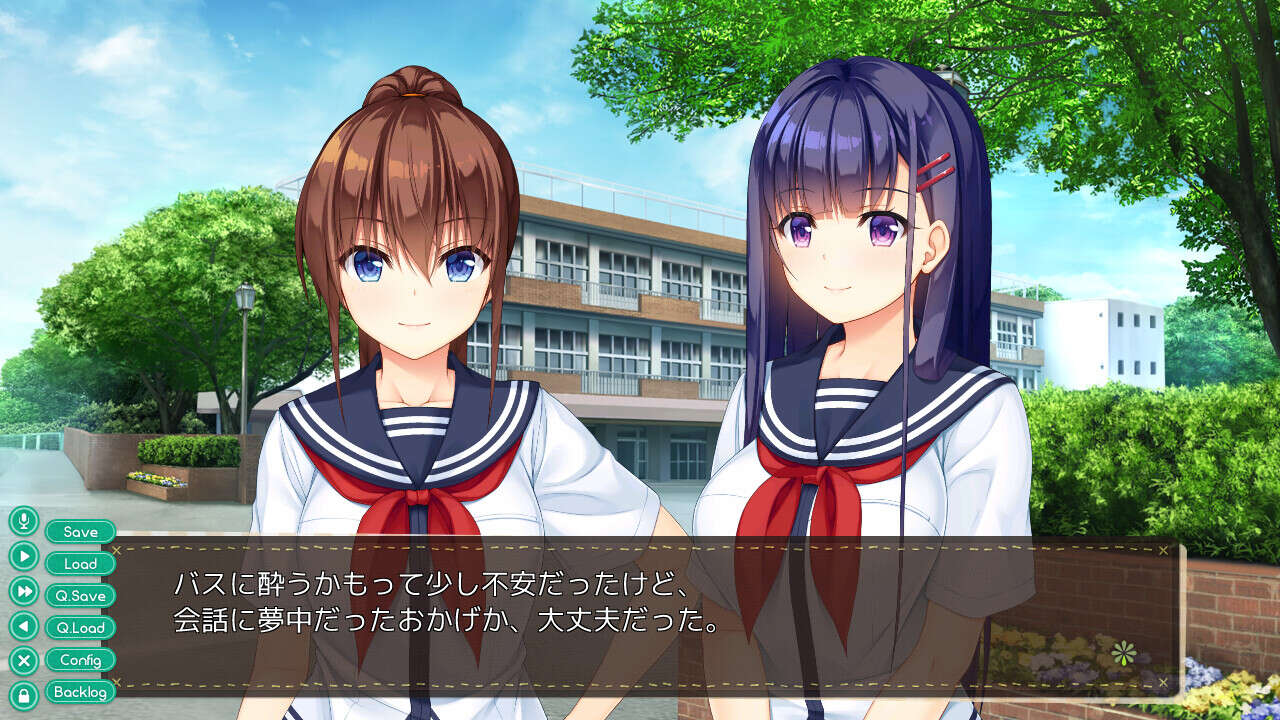Viewport: 1280px width, 720px height.
Task: Hide the text window with X icon
Action: tap(24, 661)
